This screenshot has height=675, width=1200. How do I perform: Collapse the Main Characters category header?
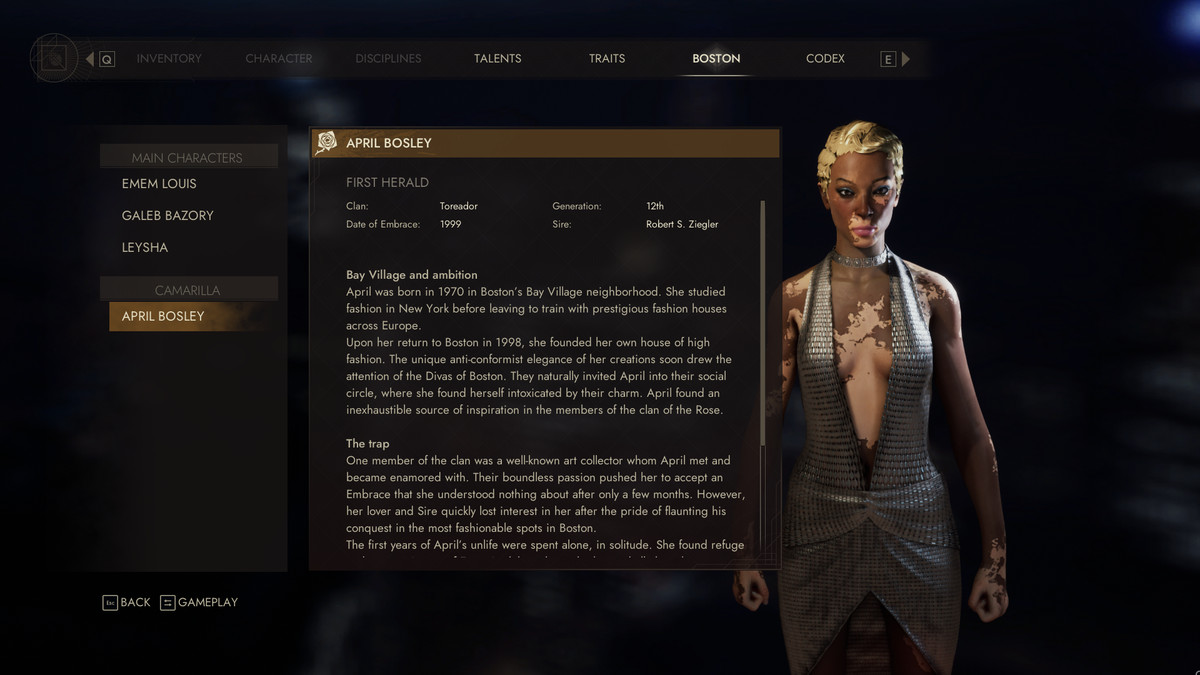click(x=187, y=158)
